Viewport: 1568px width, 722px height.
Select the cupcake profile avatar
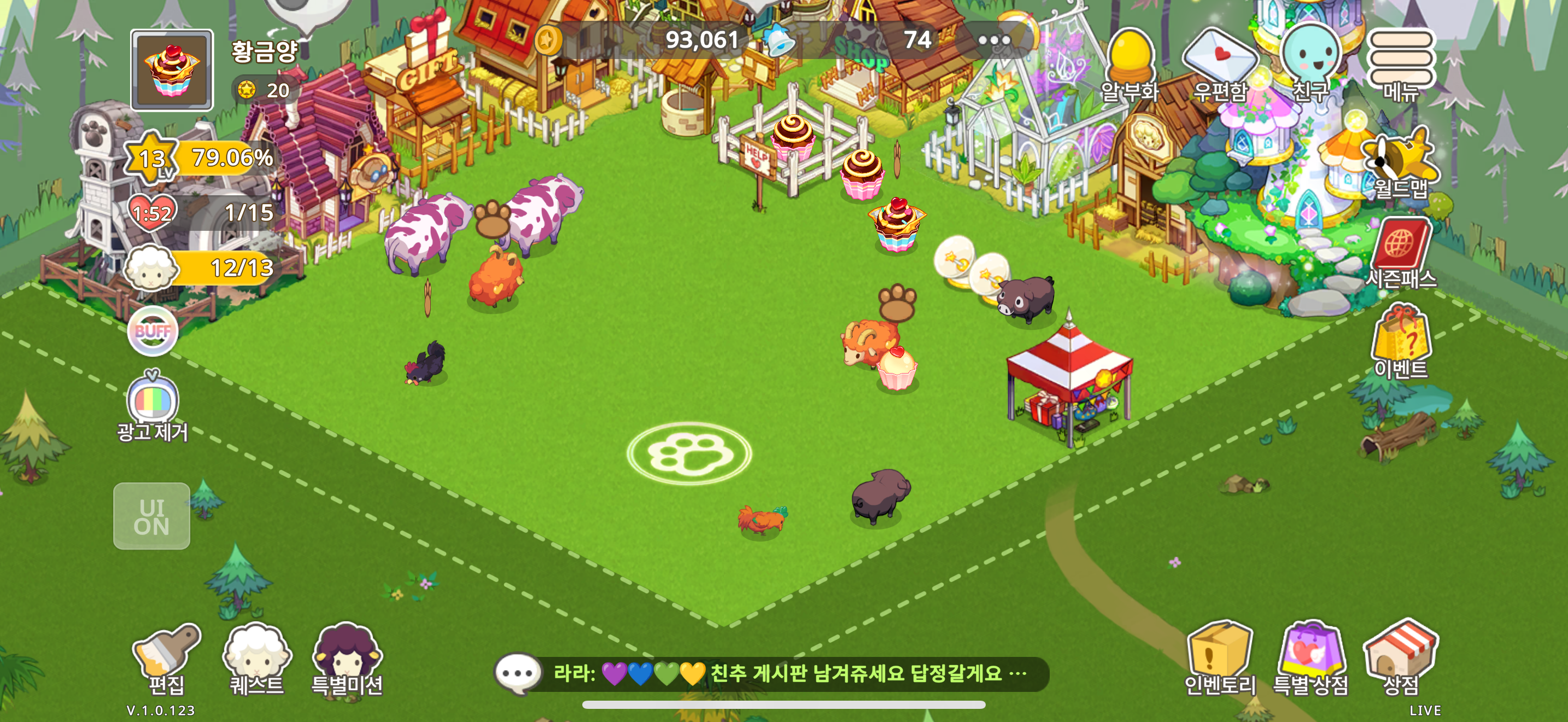(x=172, y=70)
